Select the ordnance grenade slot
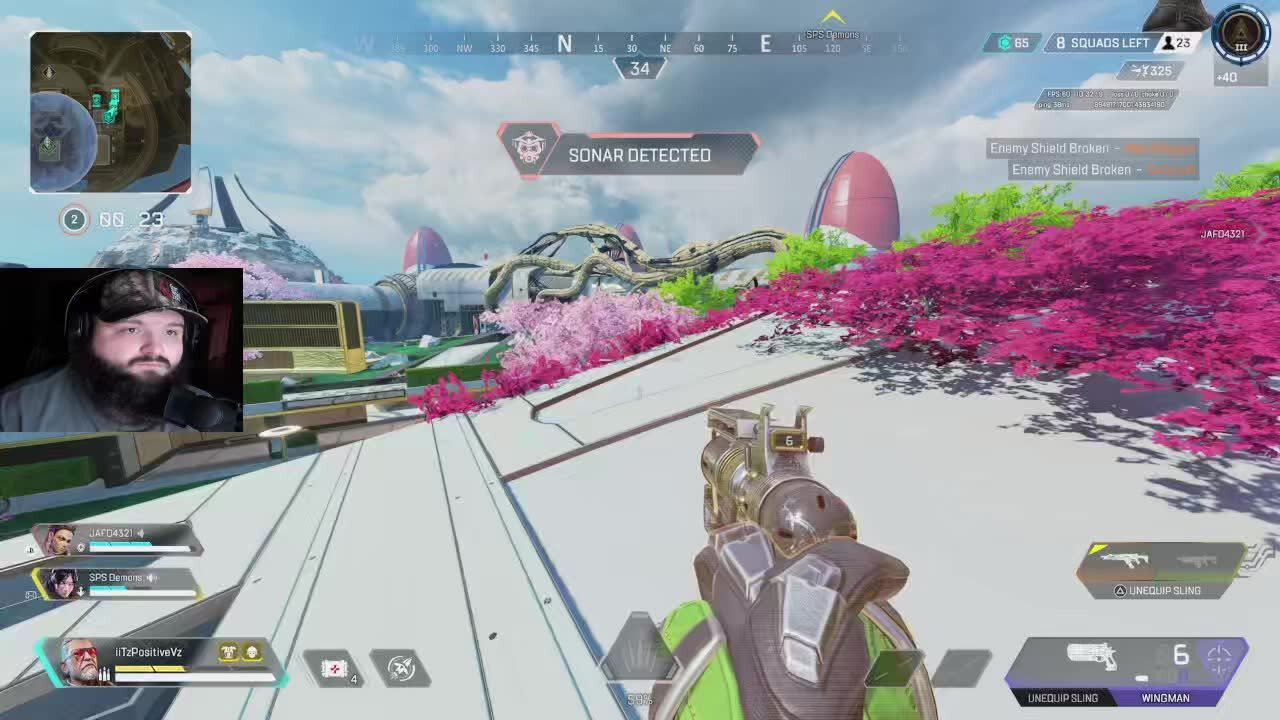Screen dimensions: 1280x720 (400, 668)
